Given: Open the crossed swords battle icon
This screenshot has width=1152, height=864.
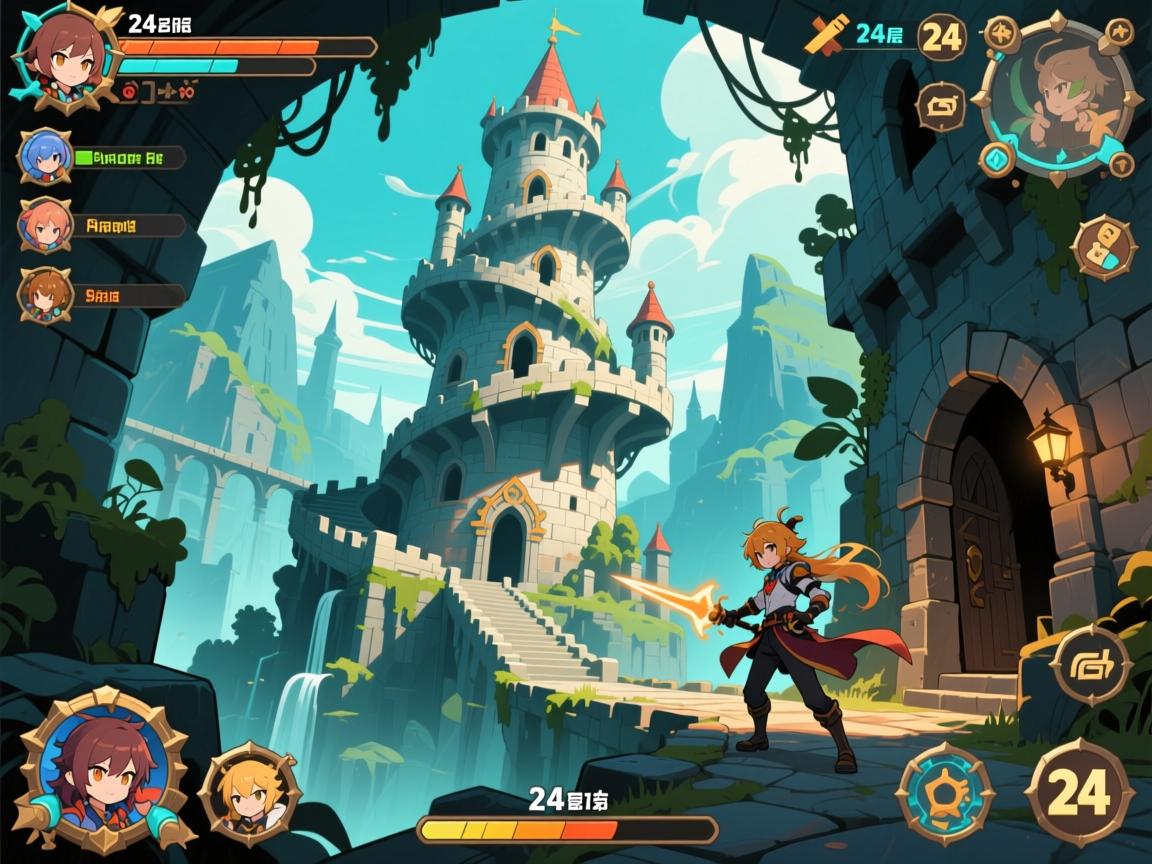Looking at the screenshot, I should [826, 36].
